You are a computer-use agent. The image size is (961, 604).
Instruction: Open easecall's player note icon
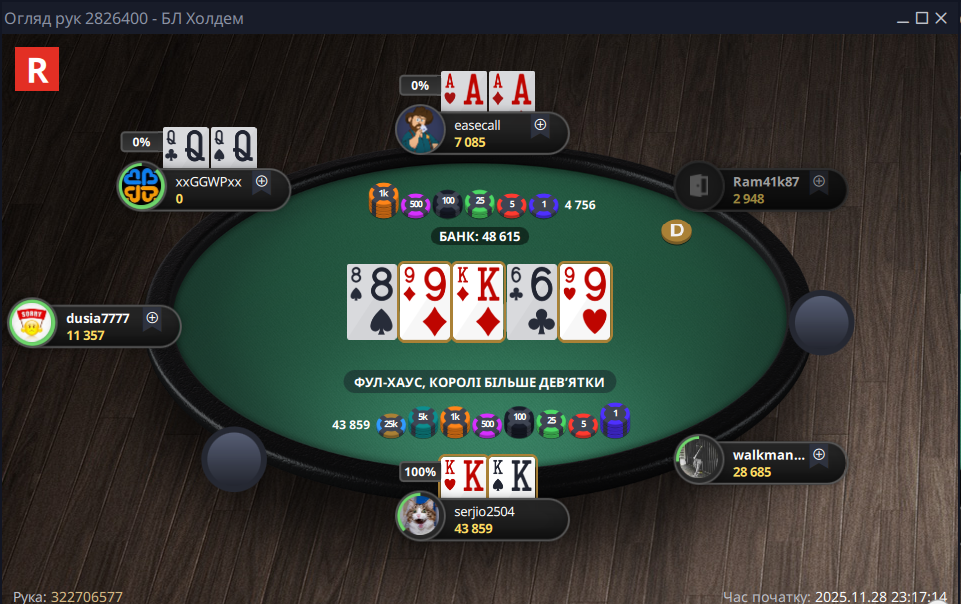(x=540, y=125)
